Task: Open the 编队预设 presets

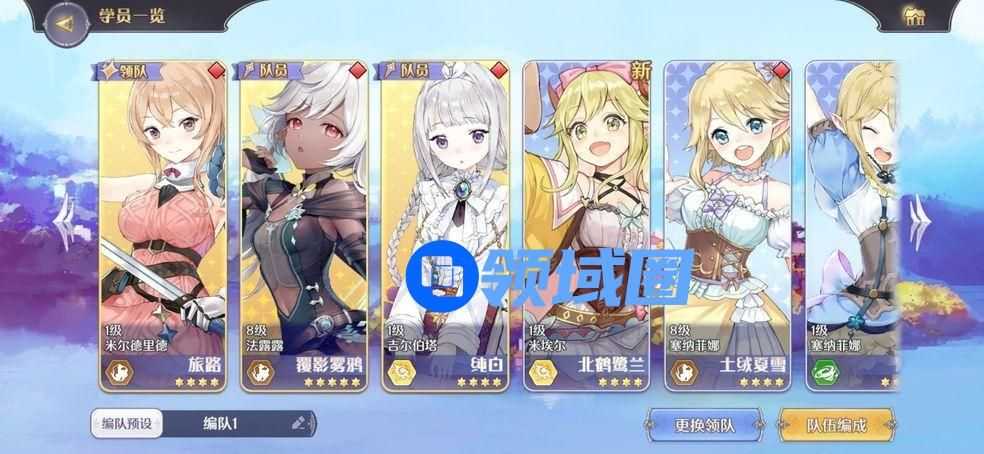Action: point(127,423)
